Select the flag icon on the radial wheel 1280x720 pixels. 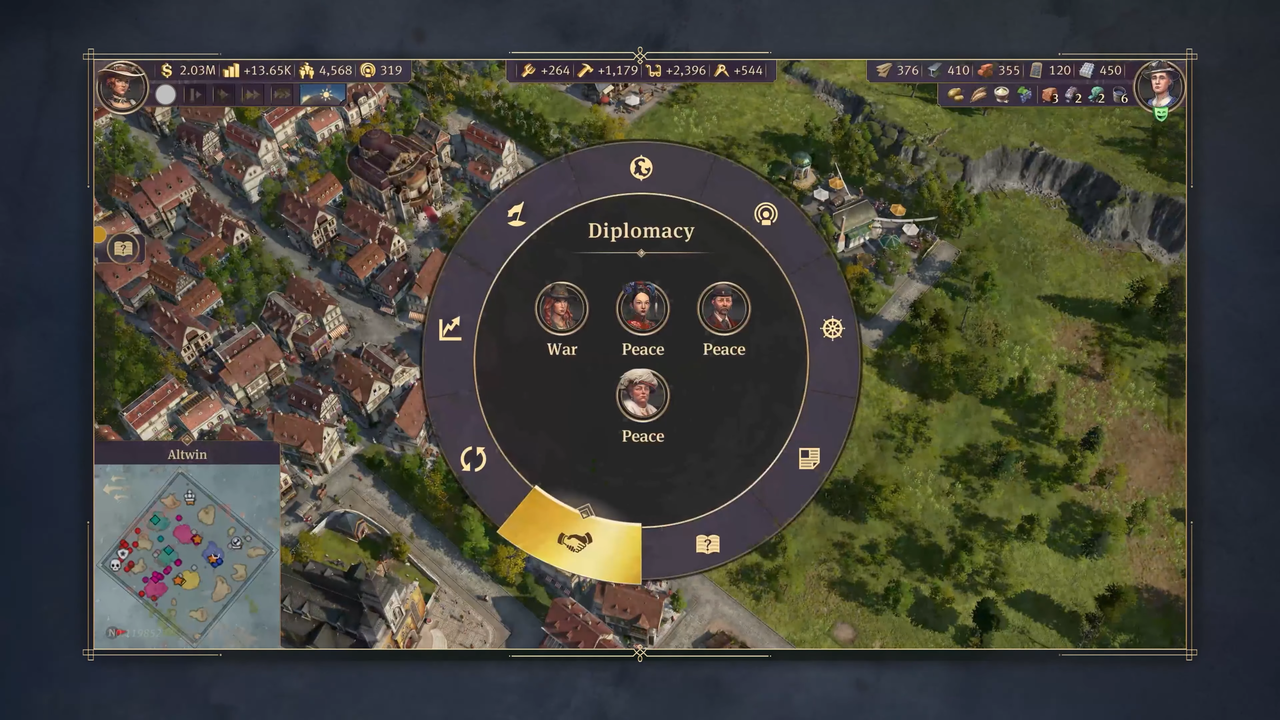click(516, 214)
